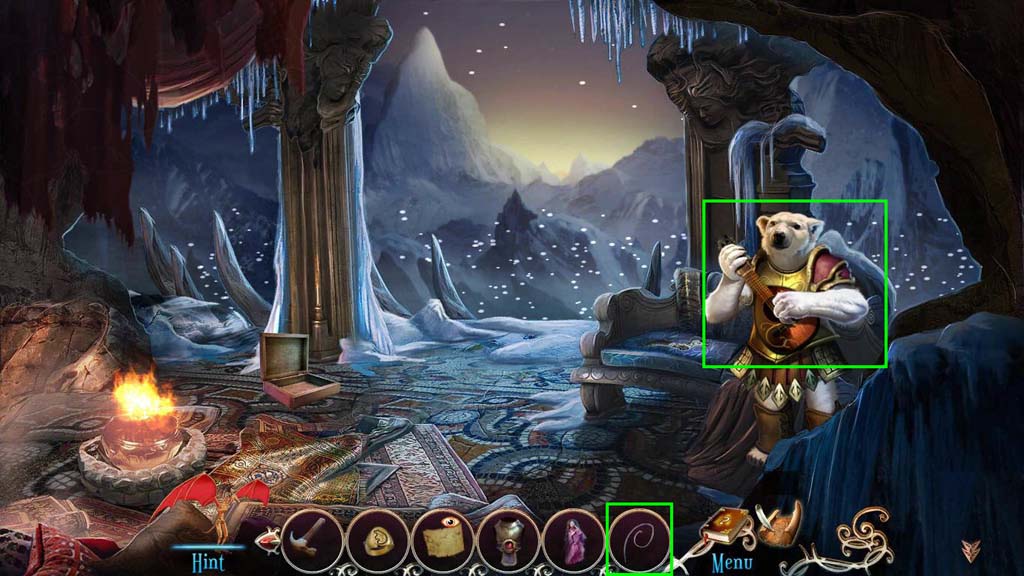
Task: Click the down arrow at bottom-right corner
Action: pos(970,551)
